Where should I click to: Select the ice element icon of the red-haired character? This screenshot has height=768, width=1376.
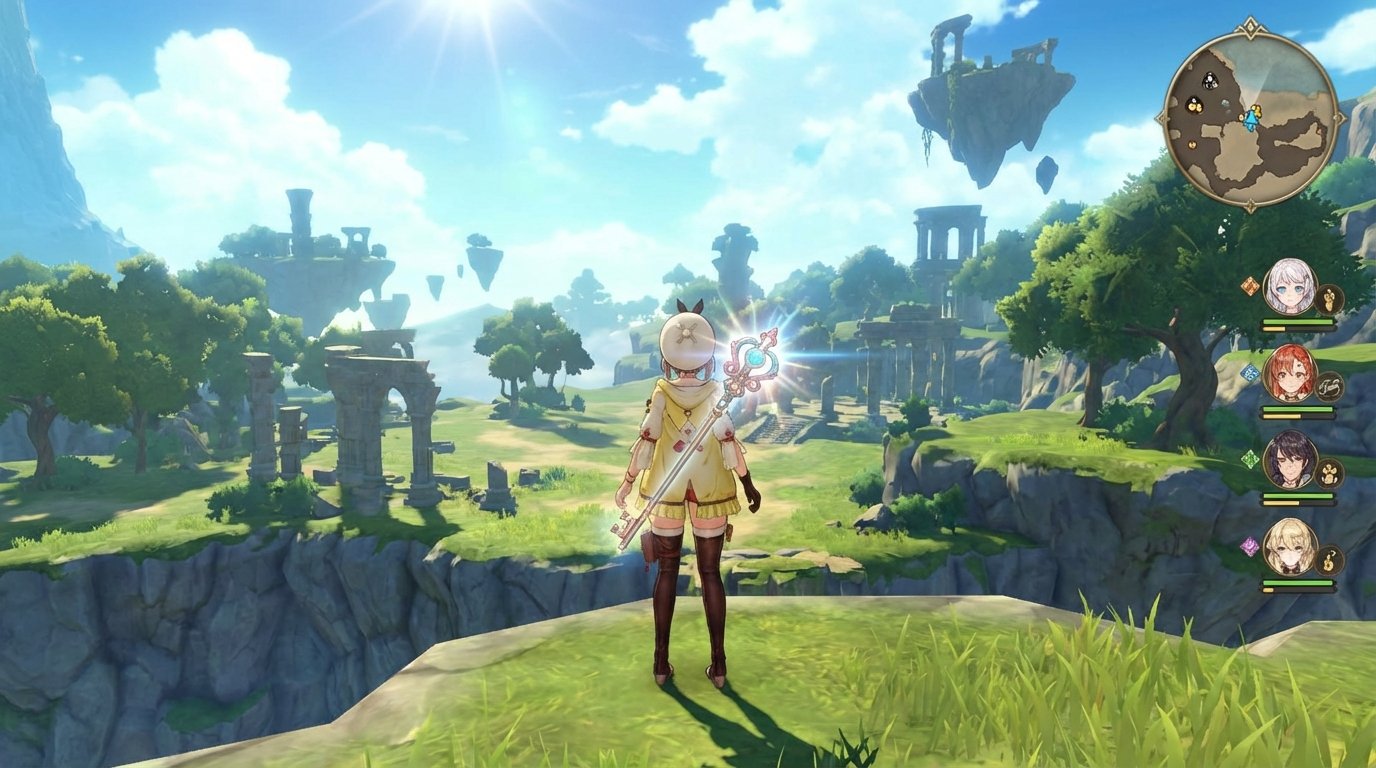click(x=1251, y=372)
